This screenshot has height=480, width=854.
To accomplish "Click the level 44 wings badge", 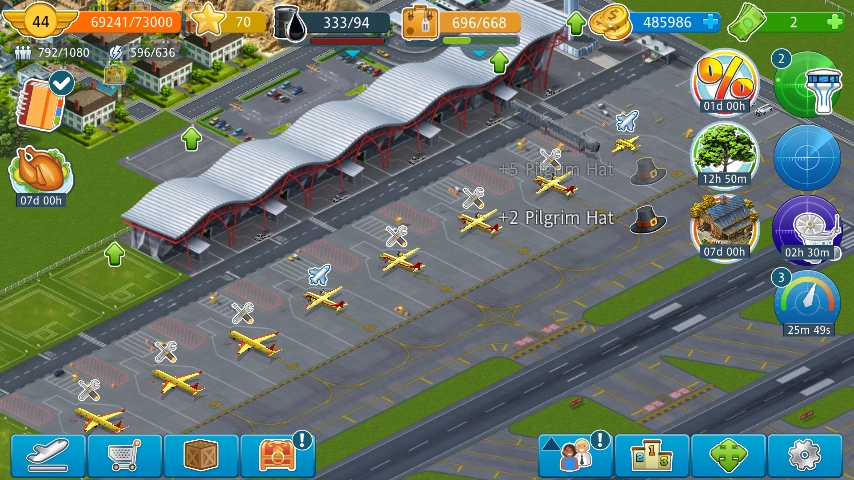I will (x=40, y=21).
